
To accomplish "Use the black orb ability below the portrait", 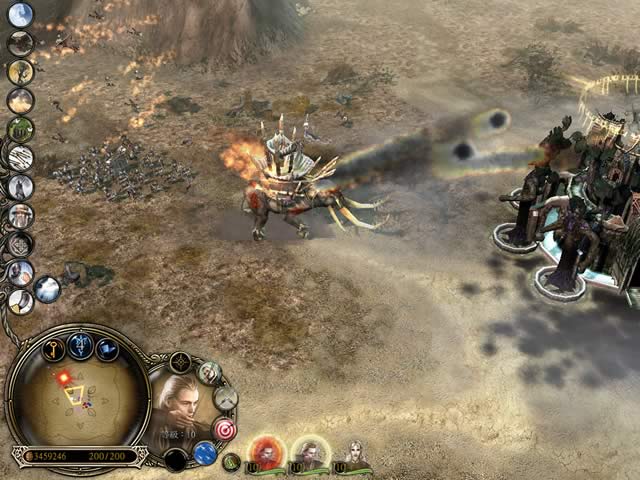I will pos(176,460).
